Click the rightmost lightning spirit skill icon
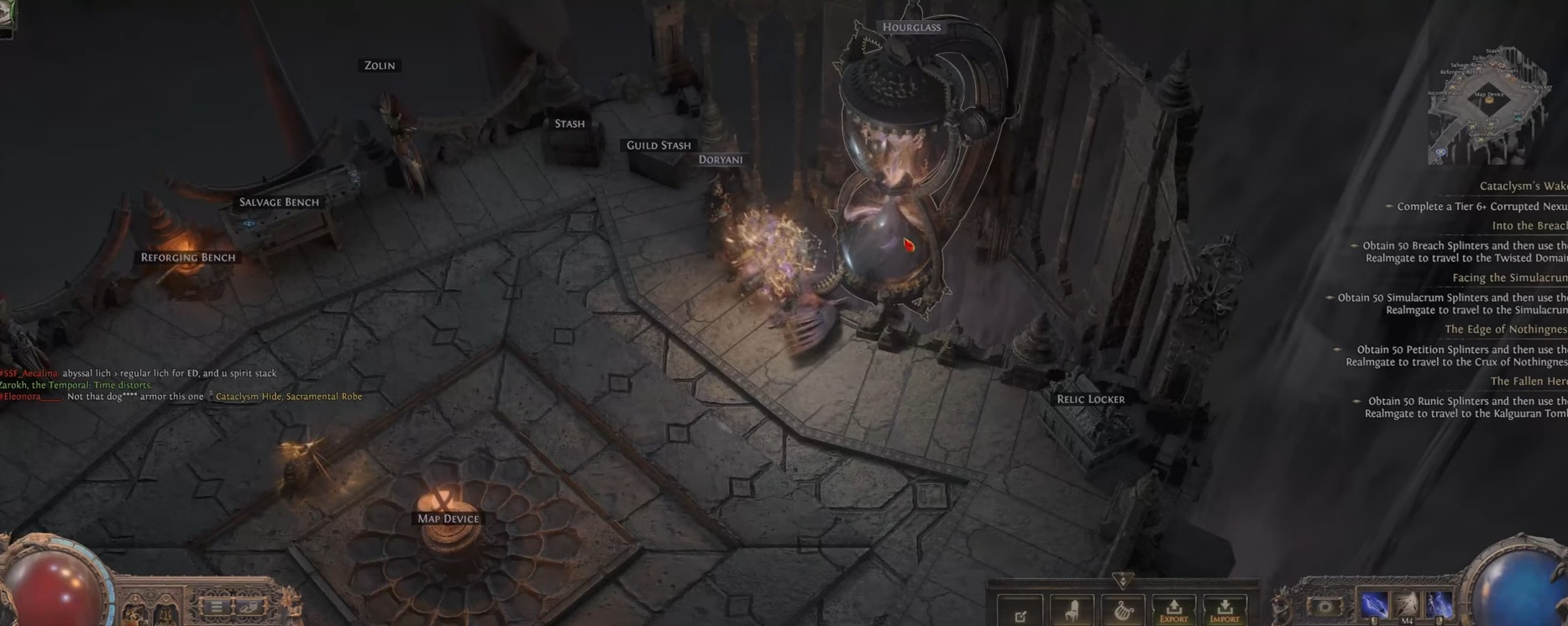The width and height of the screenshot is (1568, 626). click(1440, 602)
